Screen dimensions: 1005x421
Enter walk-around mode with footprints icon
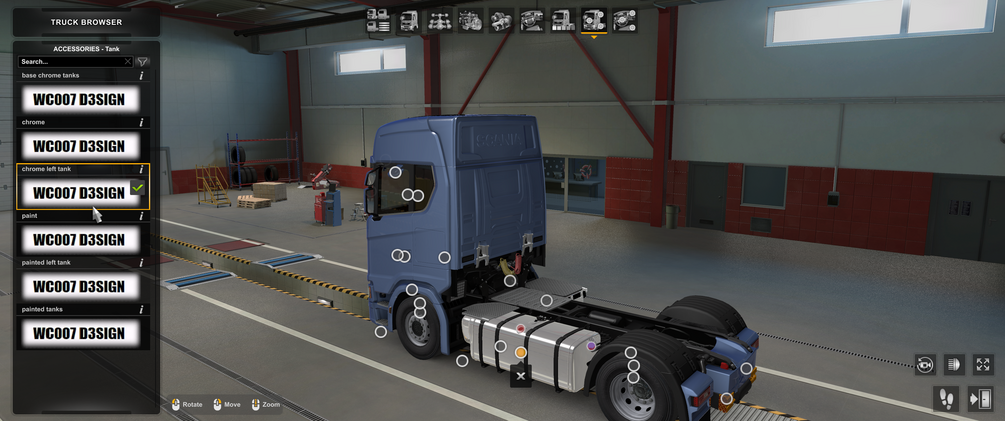[945, 399]
